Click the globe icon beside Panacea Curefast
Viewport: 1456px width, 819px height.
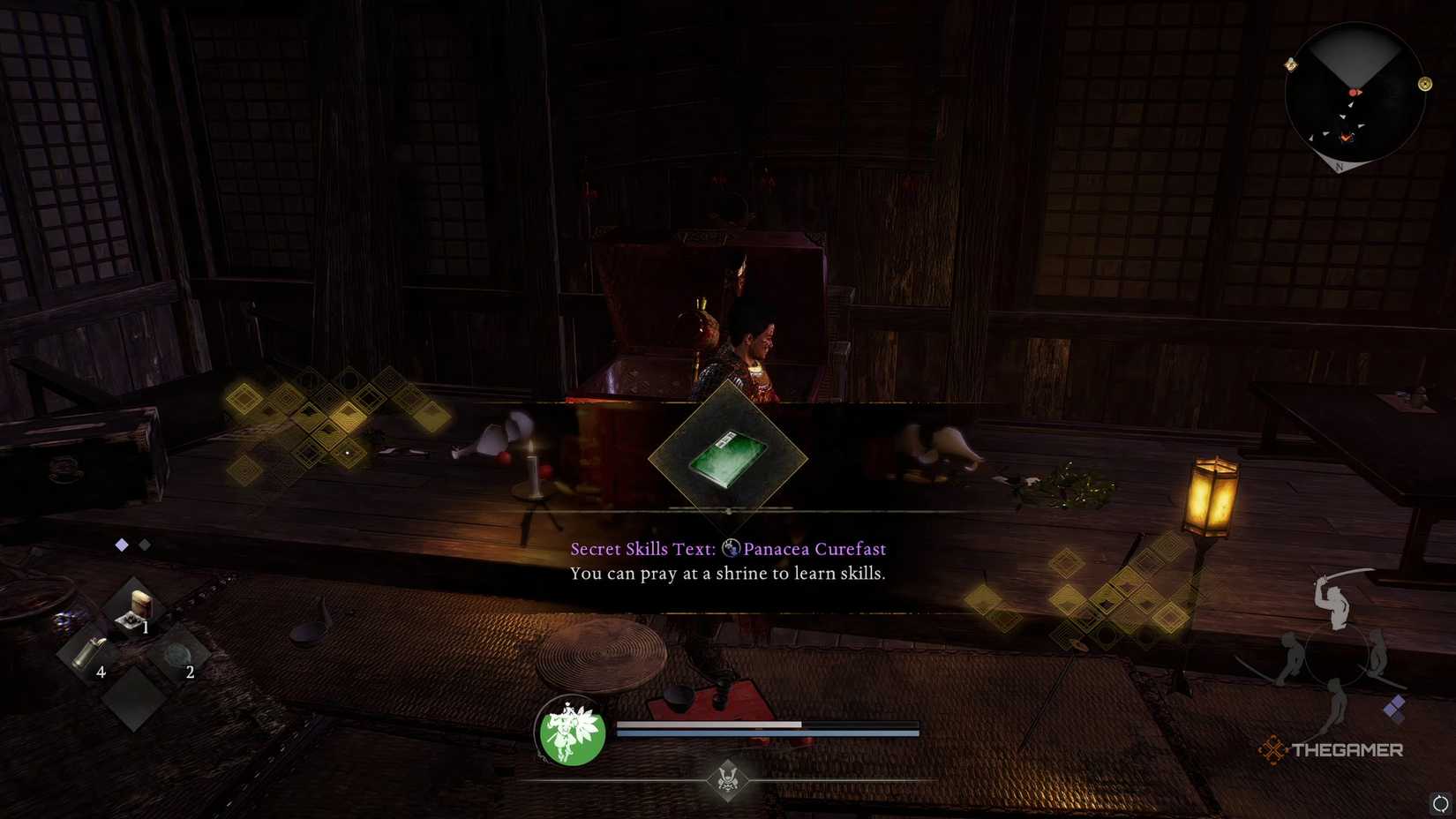tap(731, 548)
